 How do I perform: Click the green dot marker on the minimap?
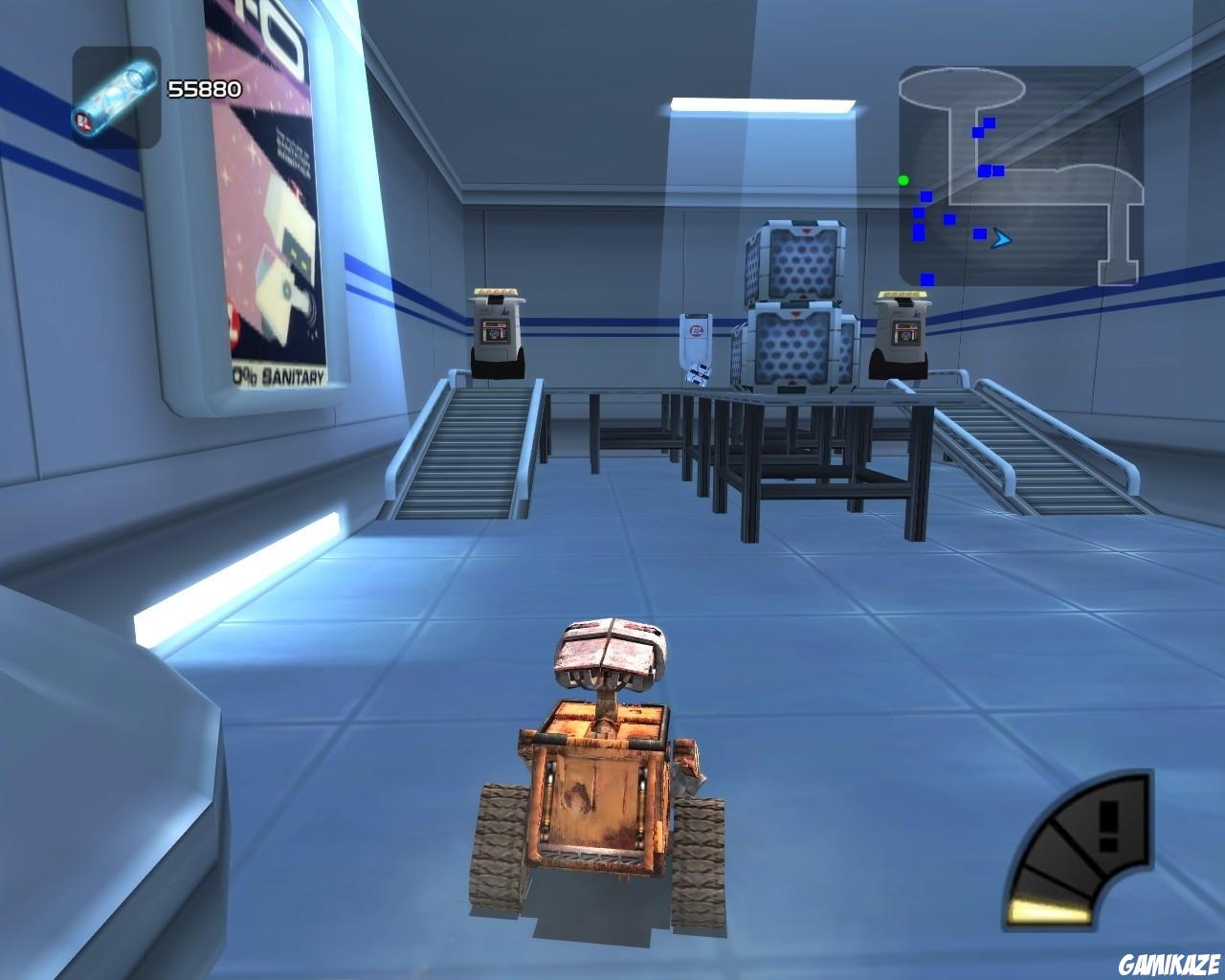coord(903,180)
